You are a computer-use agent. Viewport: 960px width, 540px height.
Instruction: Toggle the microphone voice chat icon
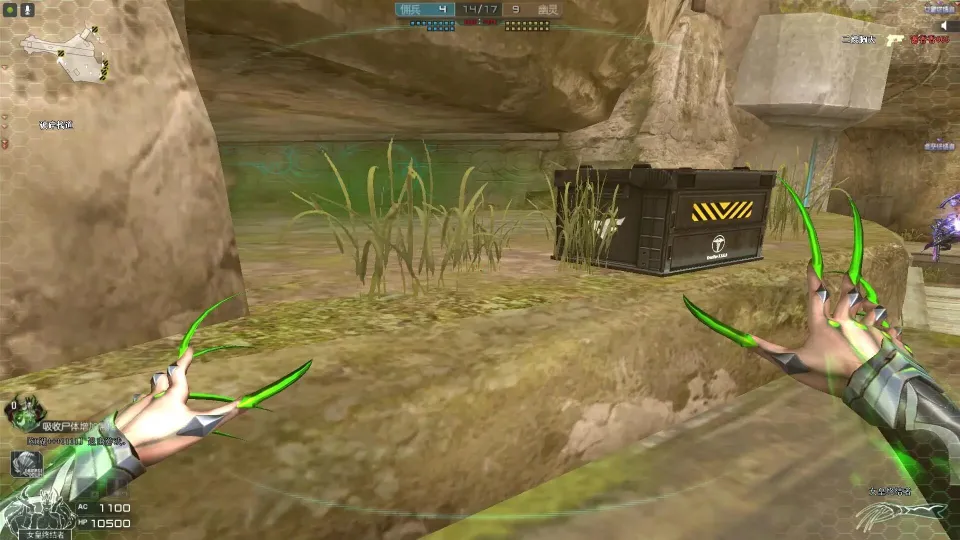(27, 9)
